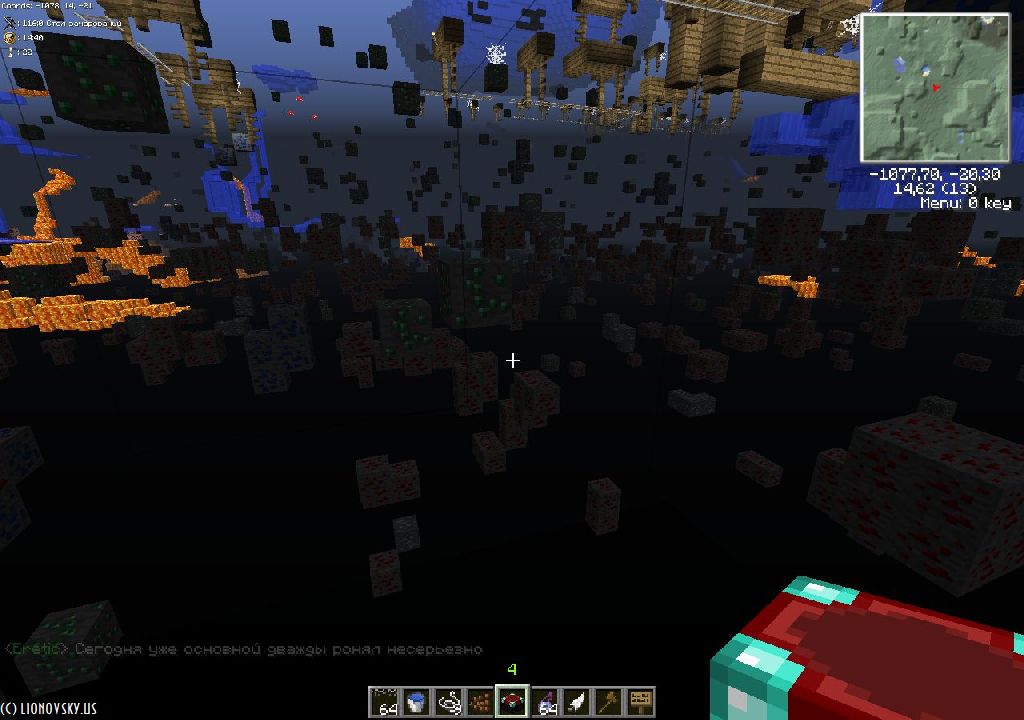The image size is (1024, 720).
Task: Pick the feather in the hotbar
Action: [576, 701]
